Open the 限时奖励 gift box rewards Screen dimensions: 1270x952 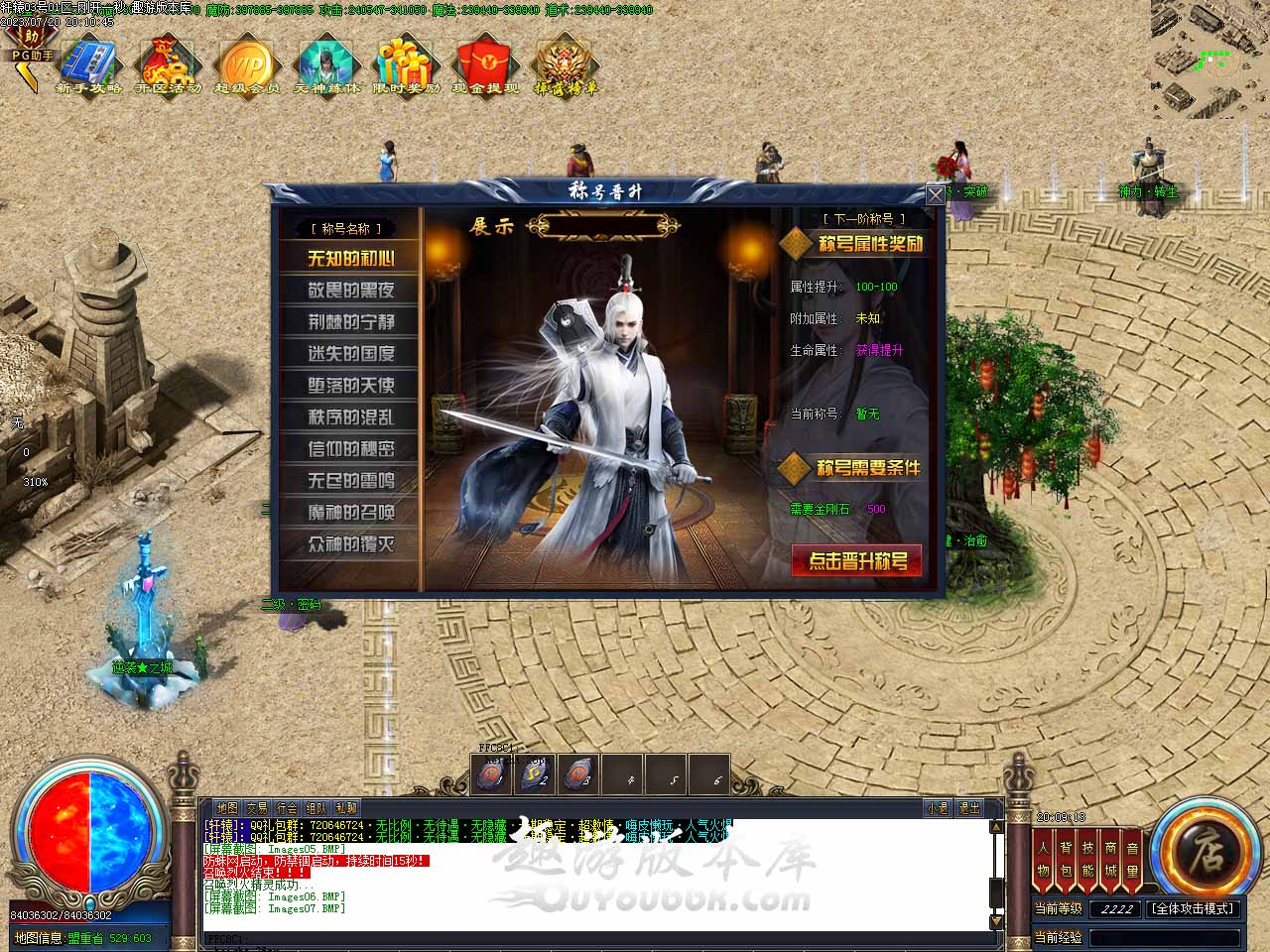pos(406,66)
